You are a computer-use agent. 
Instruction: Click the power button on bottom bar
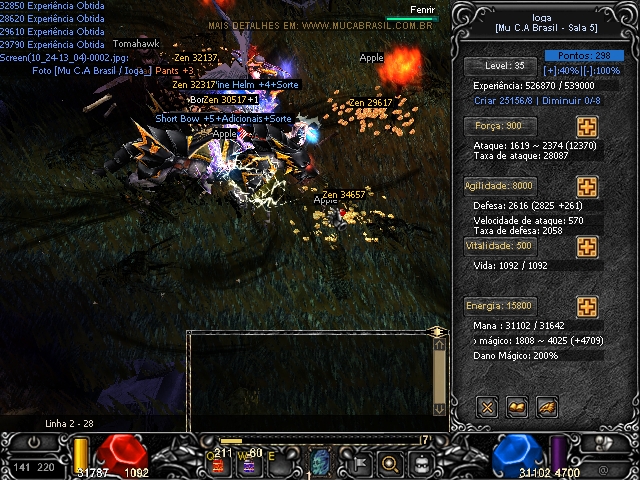[x=36, y=442]
